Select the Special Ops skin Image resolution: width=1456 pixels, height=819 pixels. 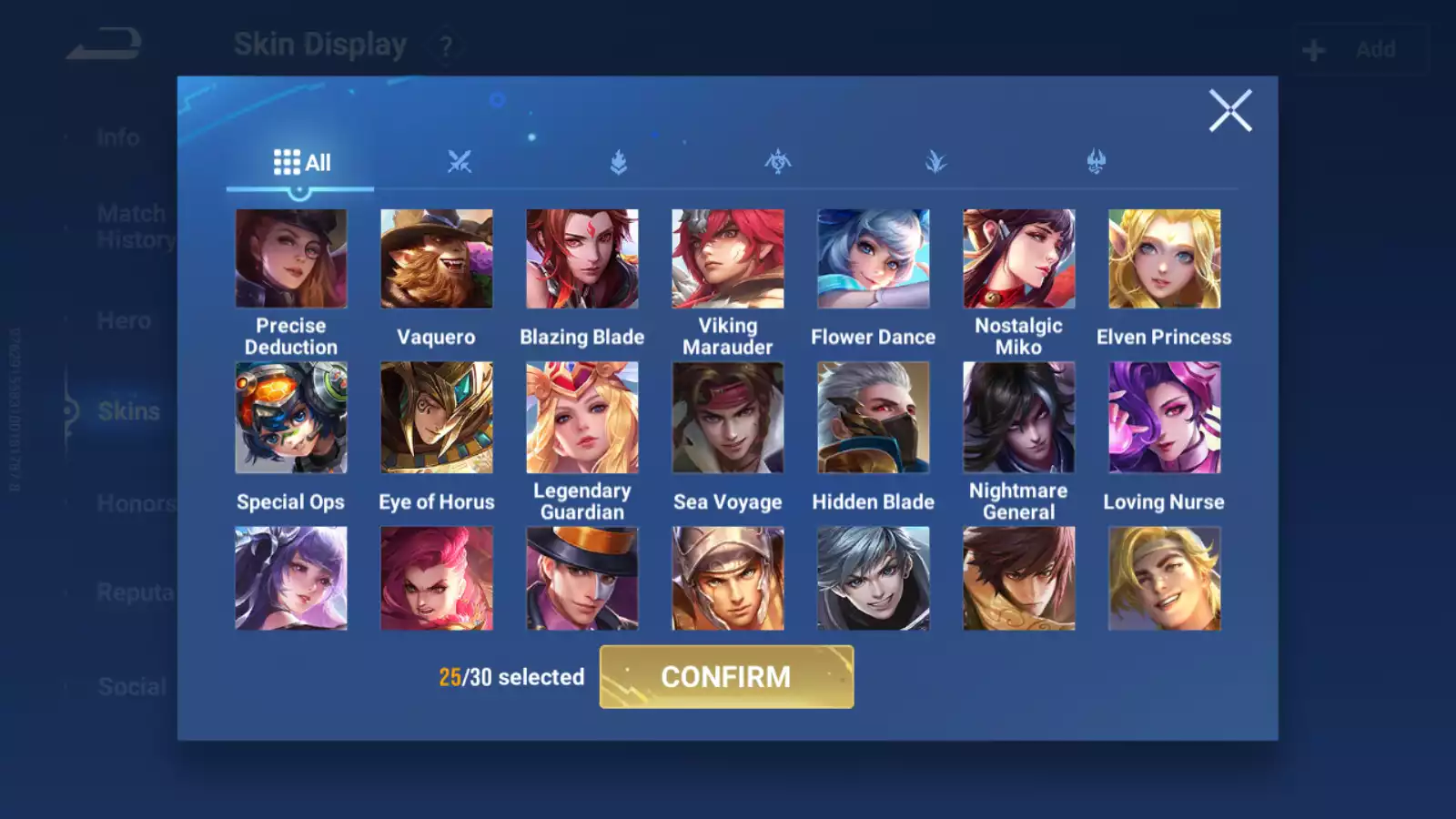(291, 418)
